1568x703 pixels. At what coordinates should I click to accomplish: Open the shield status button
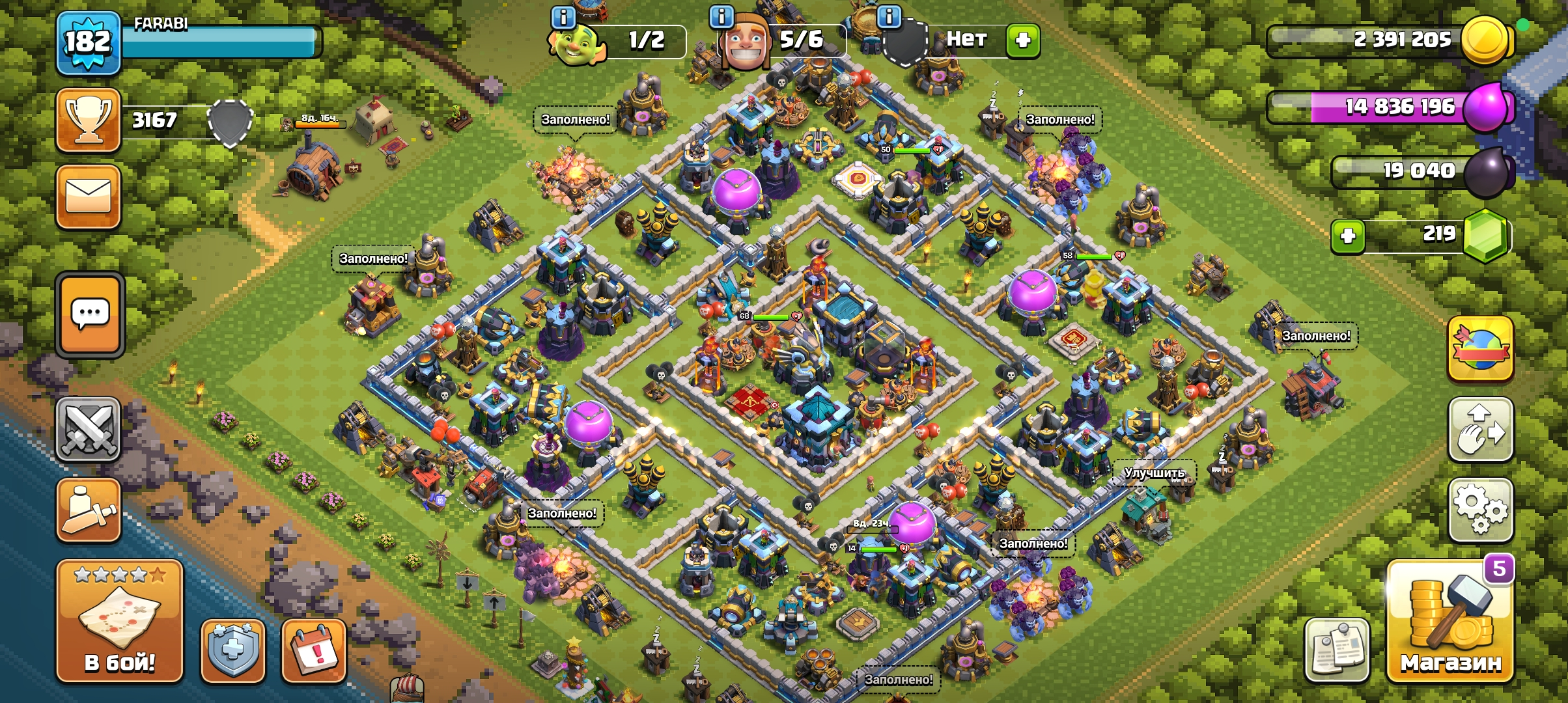tap(233, 651)
